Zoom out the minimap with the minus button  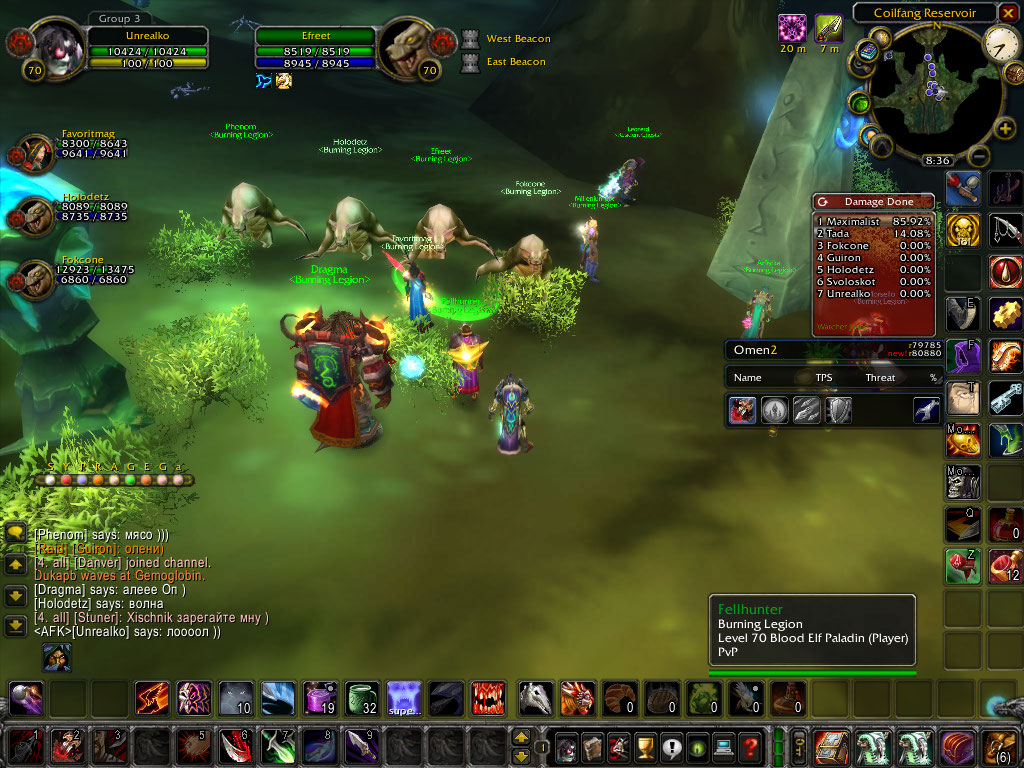(x=980, y=157)
